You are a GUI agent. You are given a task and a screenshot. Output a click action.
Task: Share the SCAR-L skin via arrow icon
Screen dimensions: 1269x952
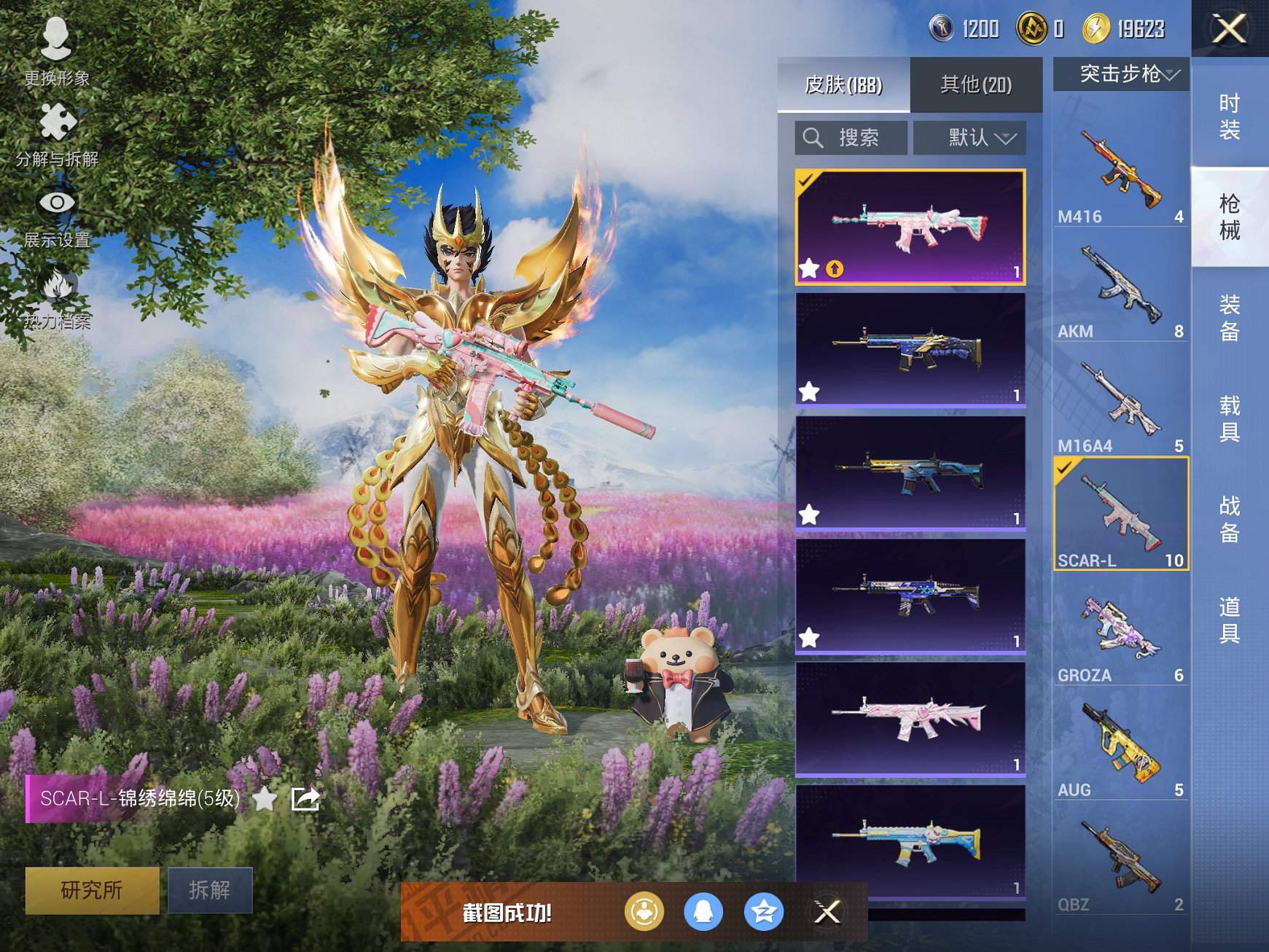coord(305,799)
